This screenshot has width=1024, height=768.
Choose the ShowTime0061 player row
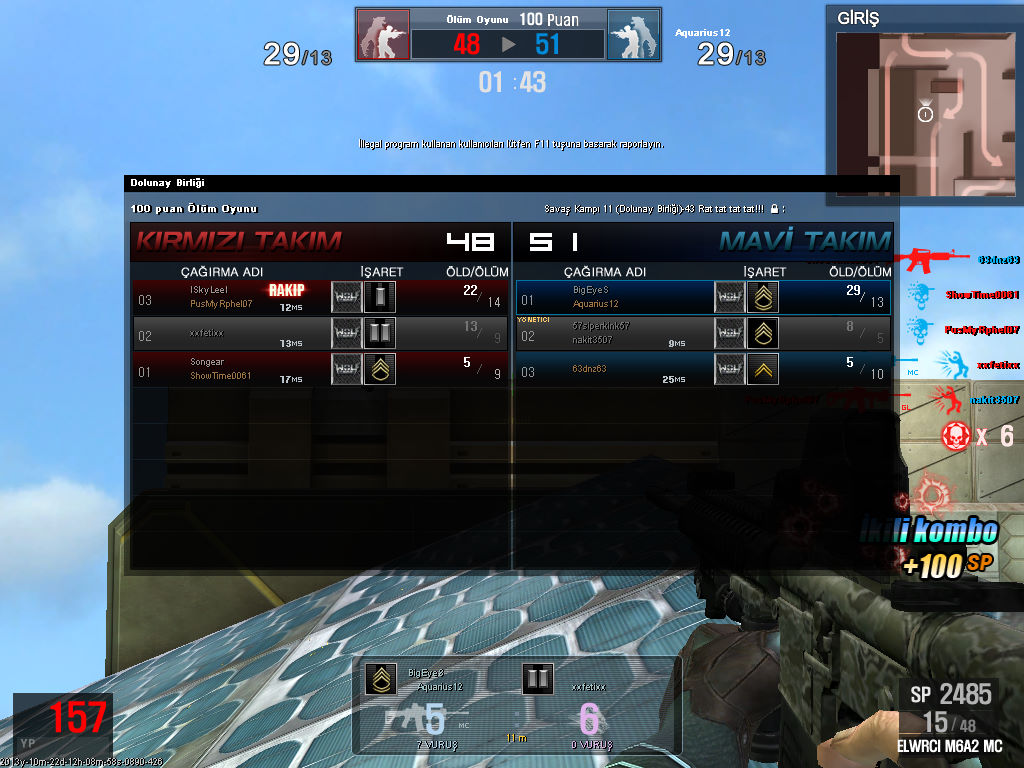[x=320, y=369]
